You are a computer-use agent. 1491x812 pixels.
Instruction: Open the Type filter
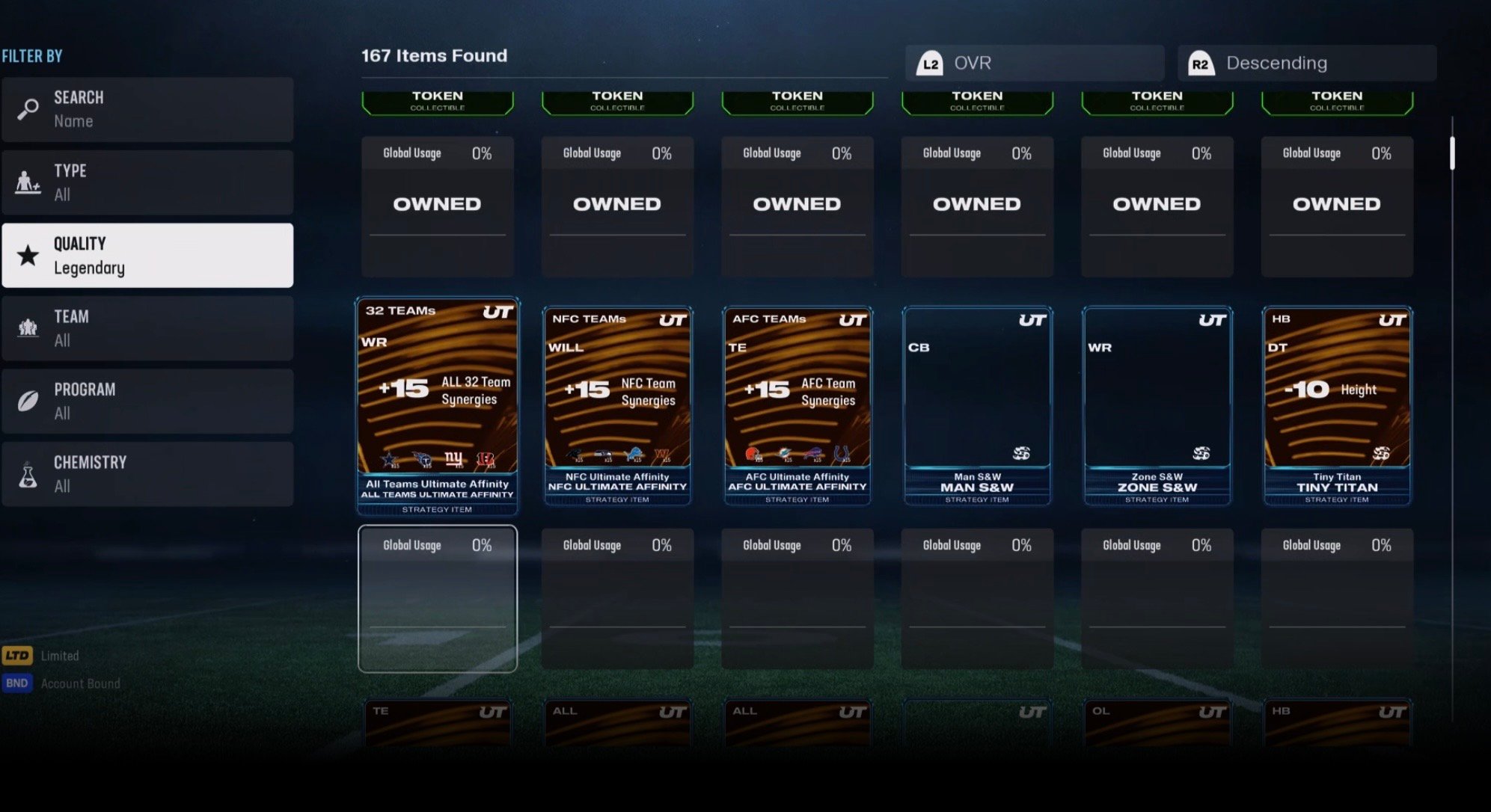click(x=147, y=182)
